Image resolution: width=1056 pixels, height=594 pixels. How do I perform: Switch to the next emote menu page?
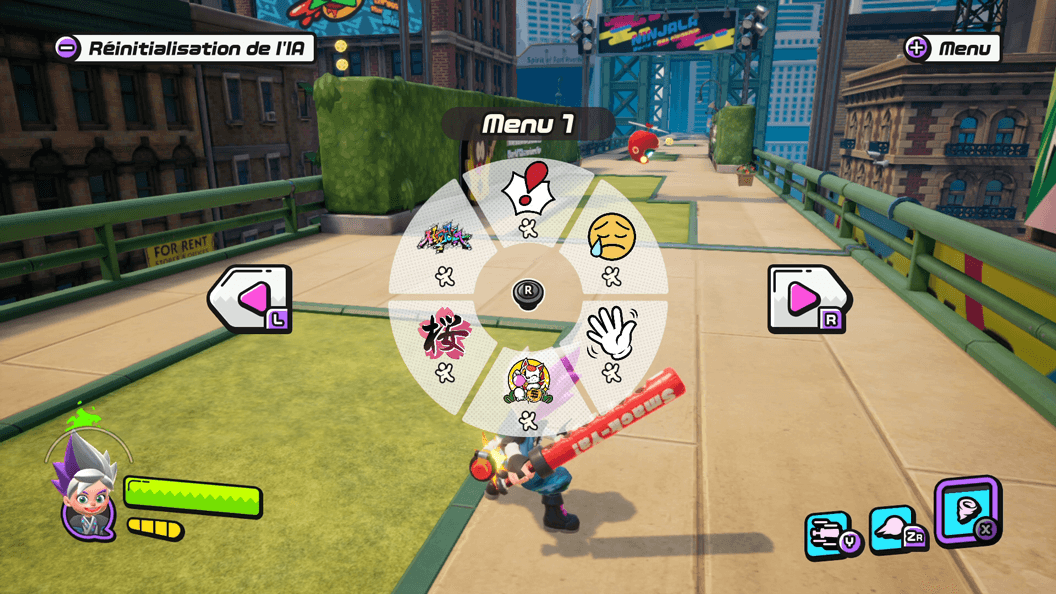[x=808, y=298]
